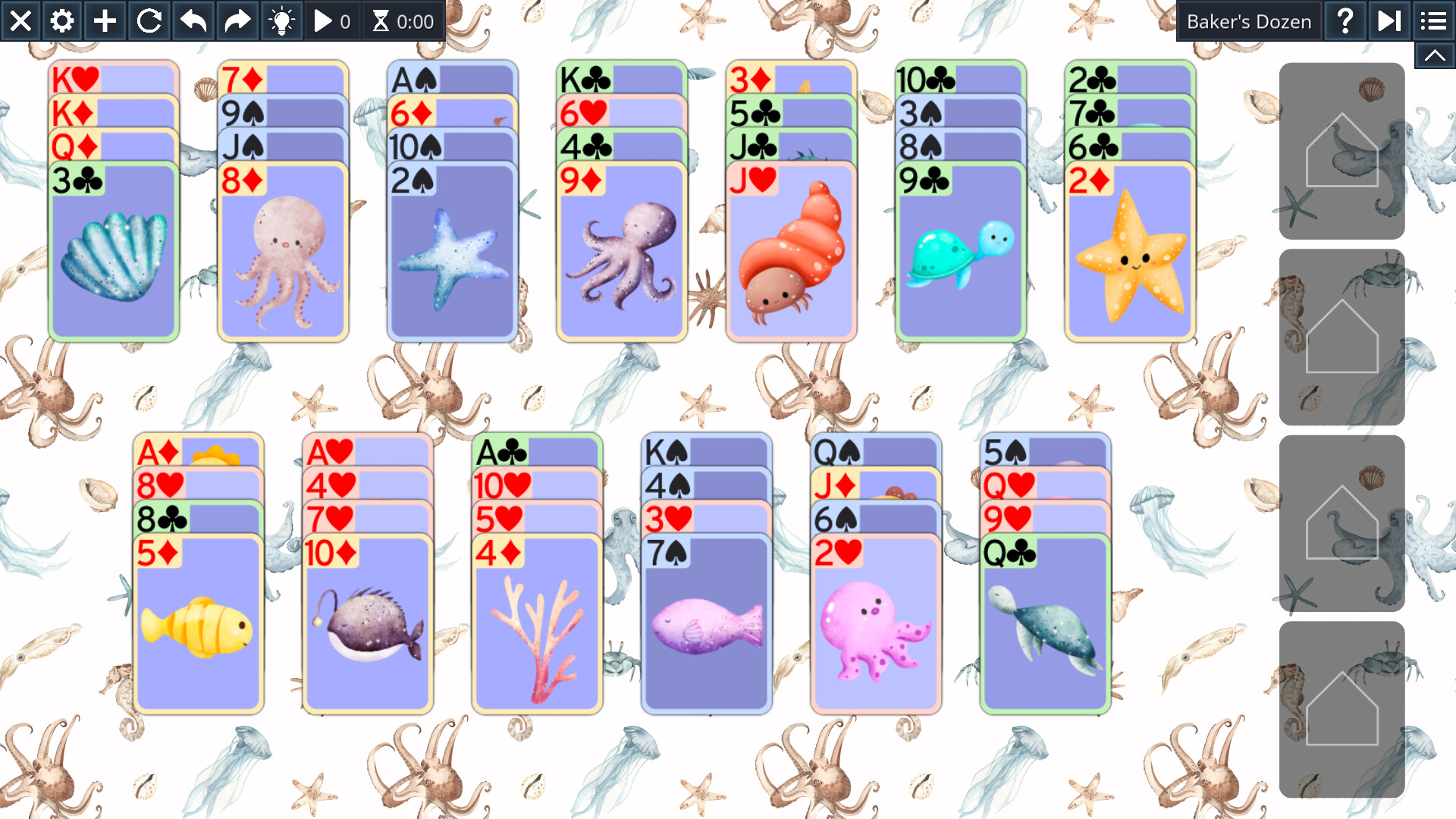Start a new game with the plus icon
The height and width of the screenshot is (819, 1456).
tap(105, 20)
